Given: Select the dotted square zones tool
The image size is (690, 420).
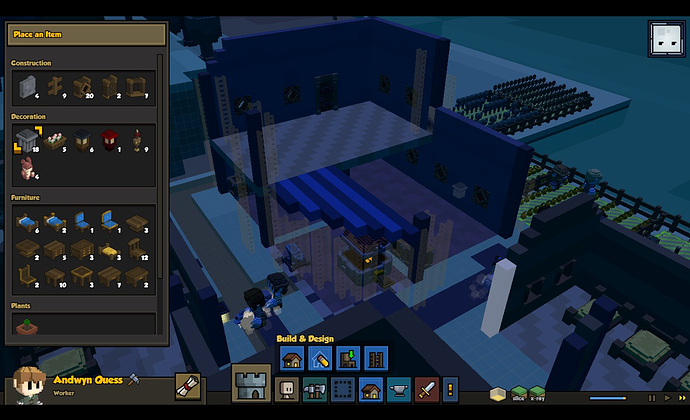Looking at the screenshot, I should tap(343, 389).
